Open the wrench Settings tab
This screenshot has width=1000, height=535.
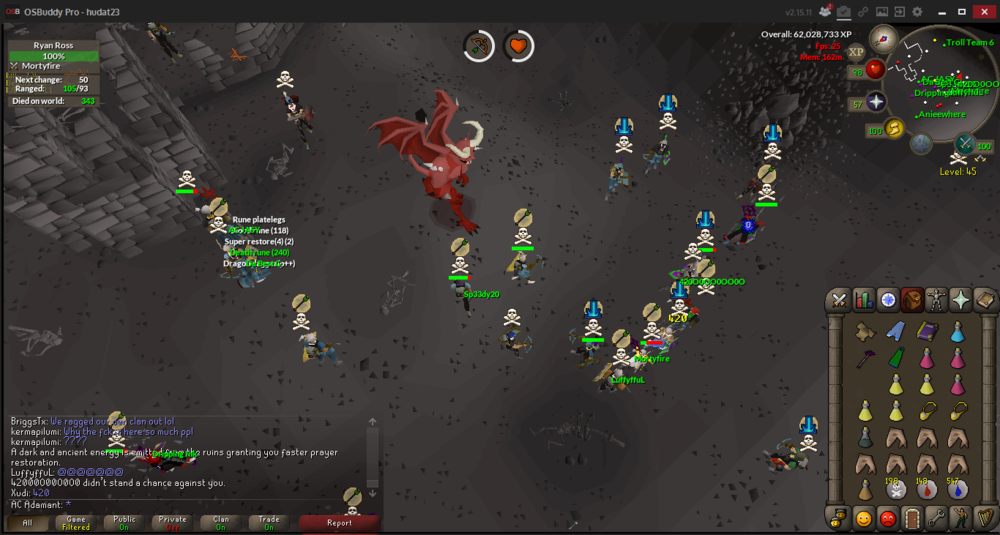pos(937,518)
